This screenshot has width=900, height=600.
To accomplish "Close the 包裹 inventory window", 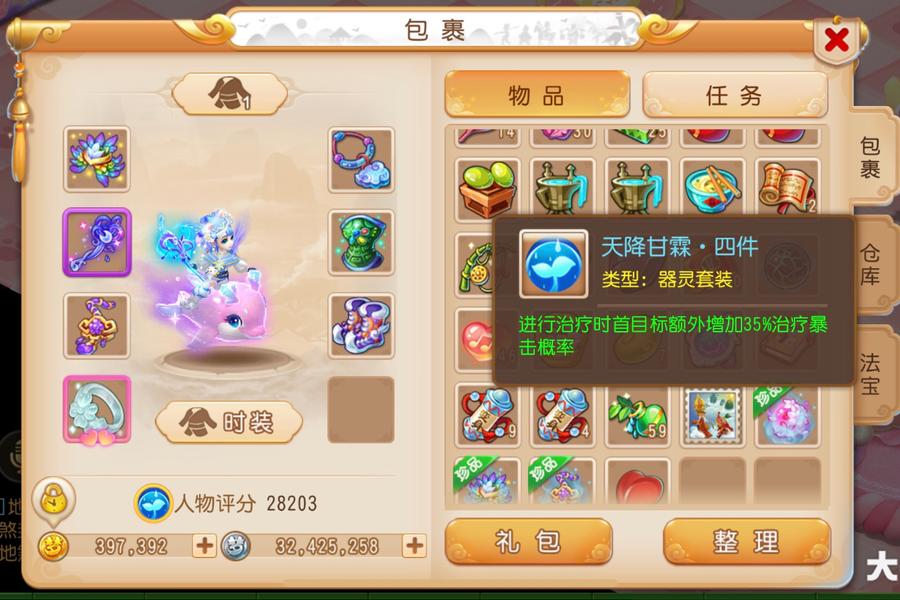I will [837, 41].
